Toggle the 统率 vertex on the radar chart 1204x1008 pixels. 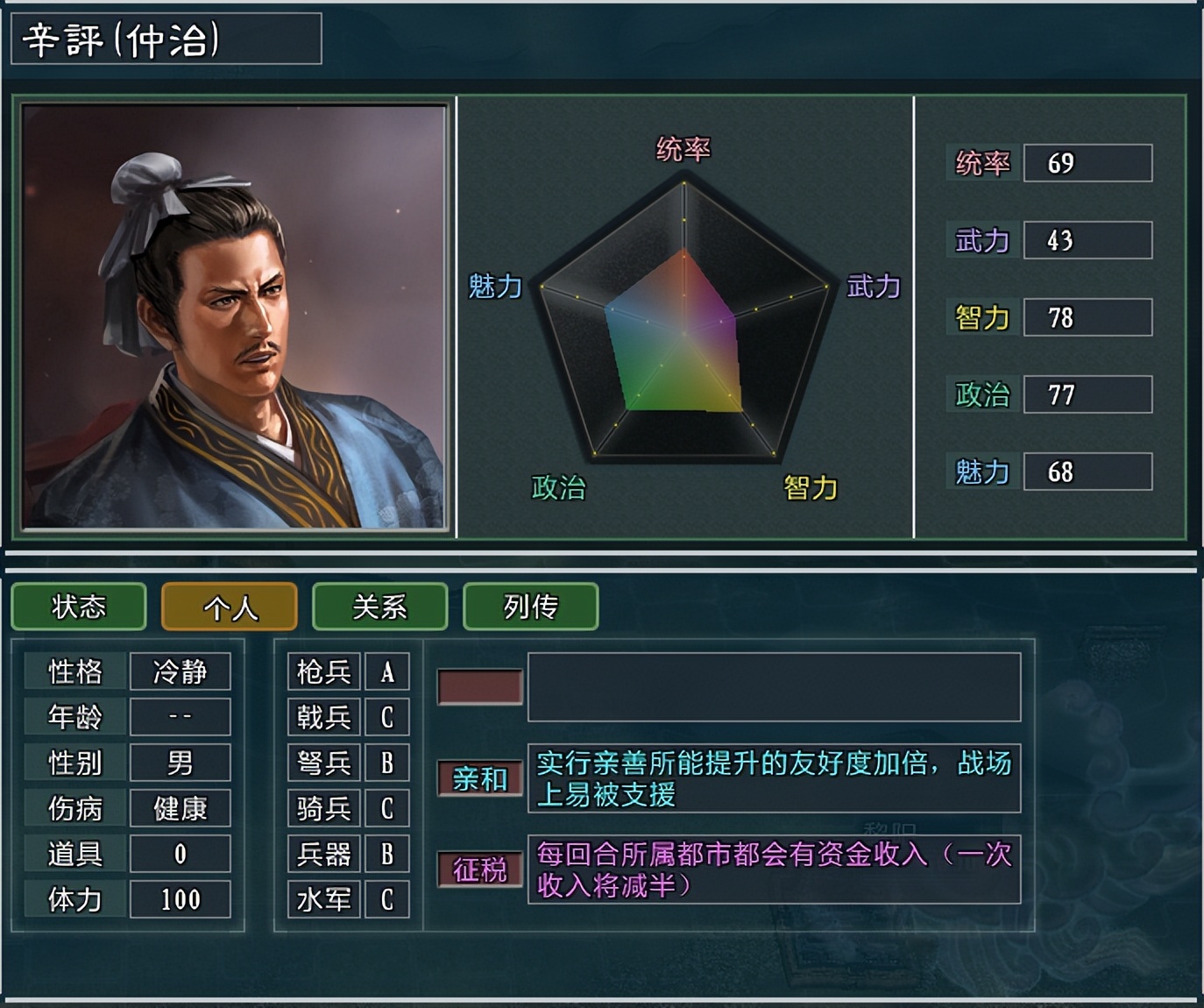pos(684,181)
